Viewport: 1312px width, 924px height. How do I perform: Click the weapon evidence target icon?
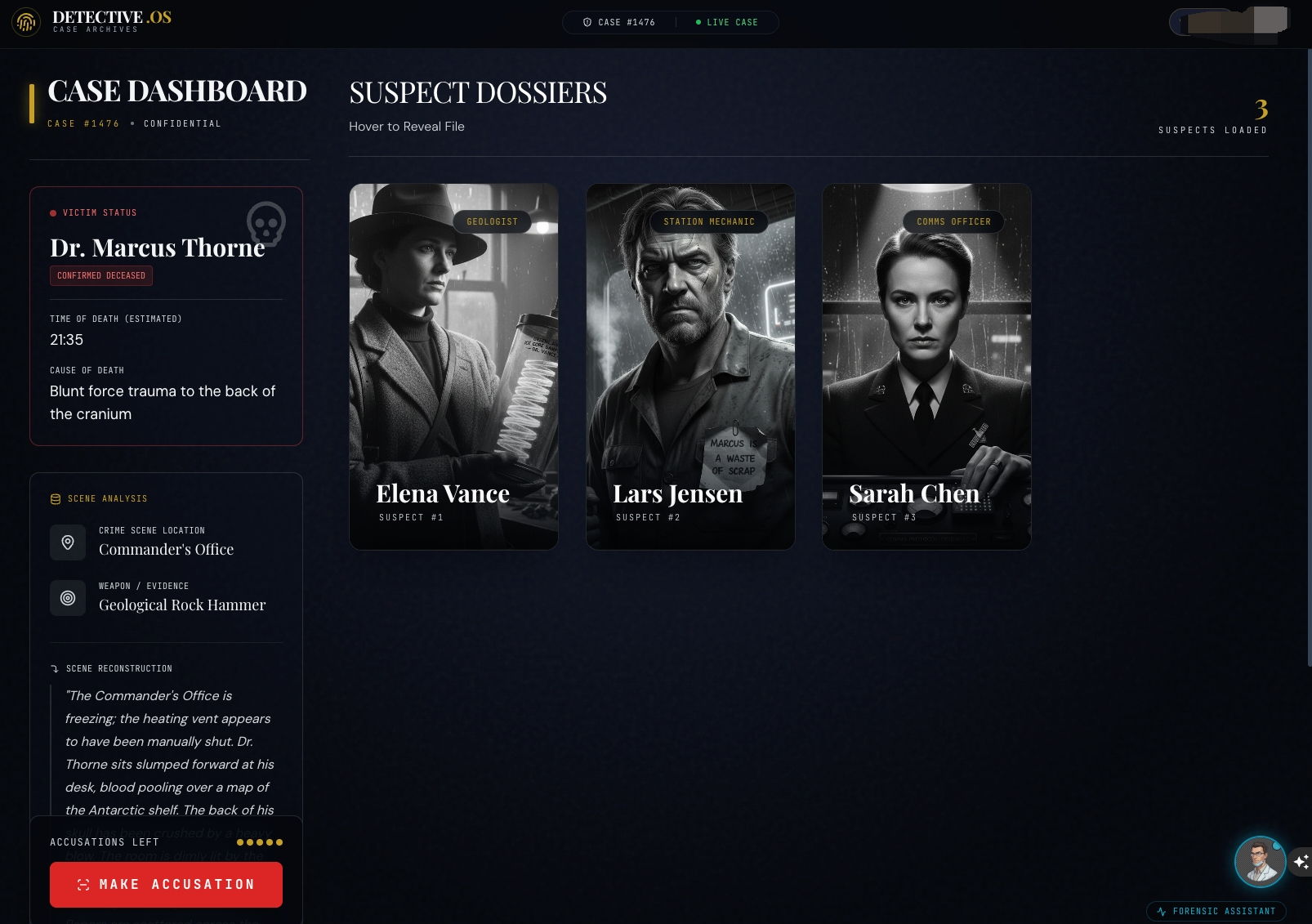click(68, 597)
